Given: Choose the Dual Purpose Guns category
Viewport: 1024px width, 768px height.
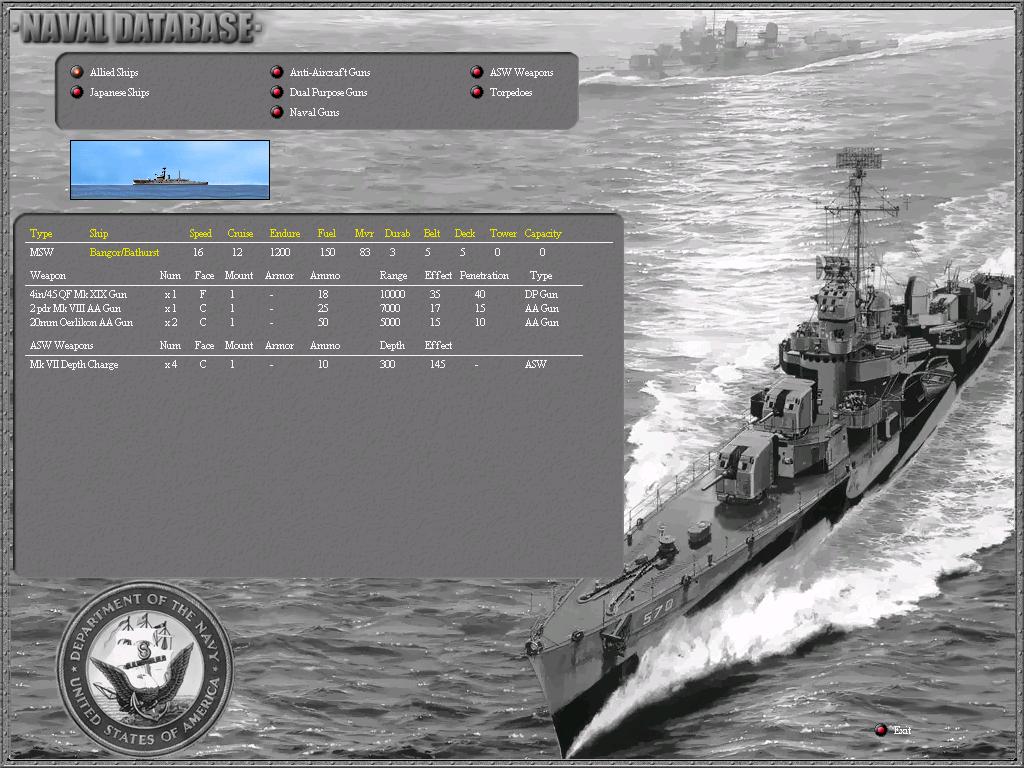Looking at the screenshot, I should point(277,92).
